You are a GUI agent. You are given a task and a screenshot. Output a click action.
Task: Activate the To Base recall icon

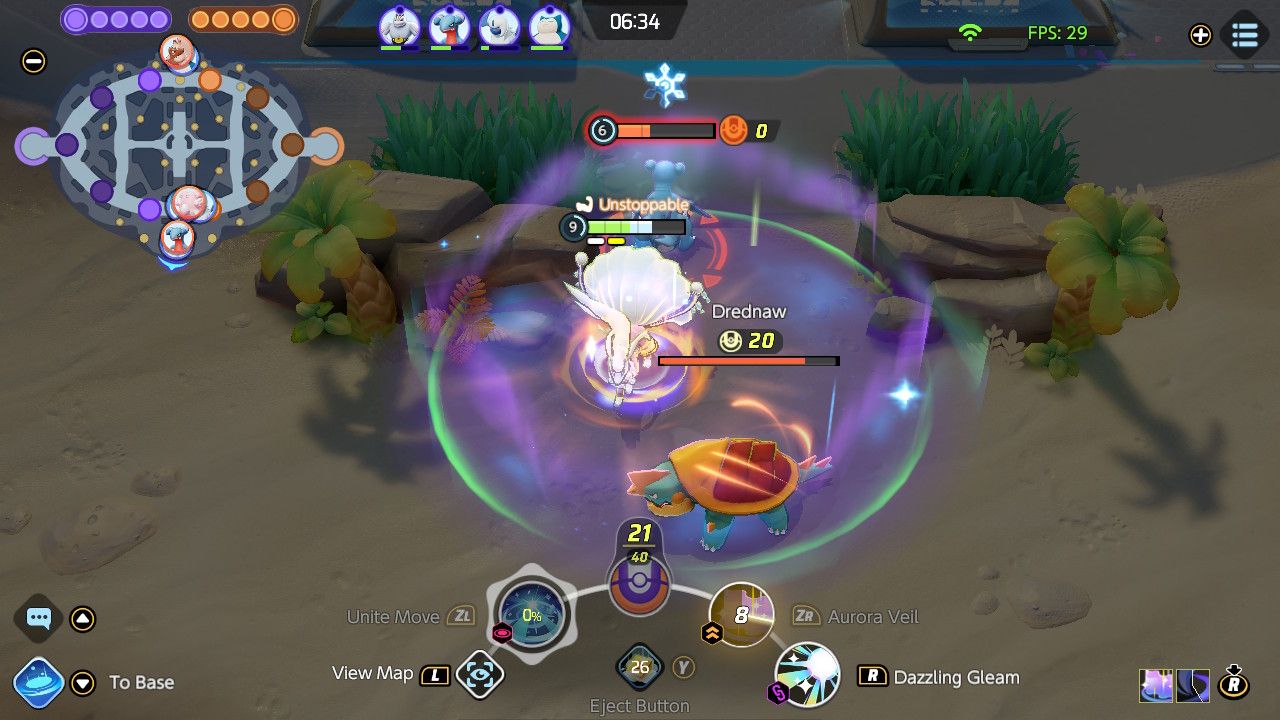(40, 682)
